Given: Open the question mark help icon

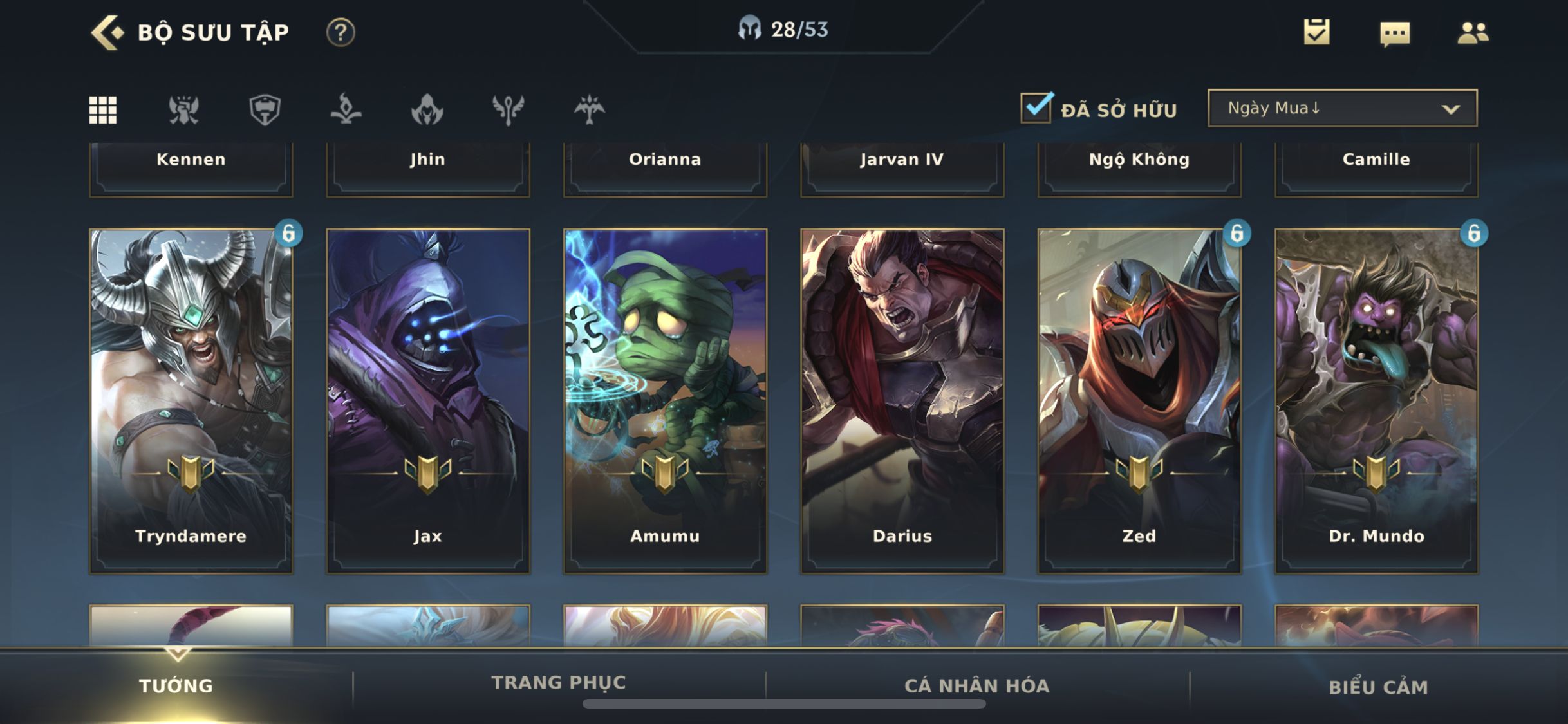Looking at the screenshot, I should coord(340,32).
